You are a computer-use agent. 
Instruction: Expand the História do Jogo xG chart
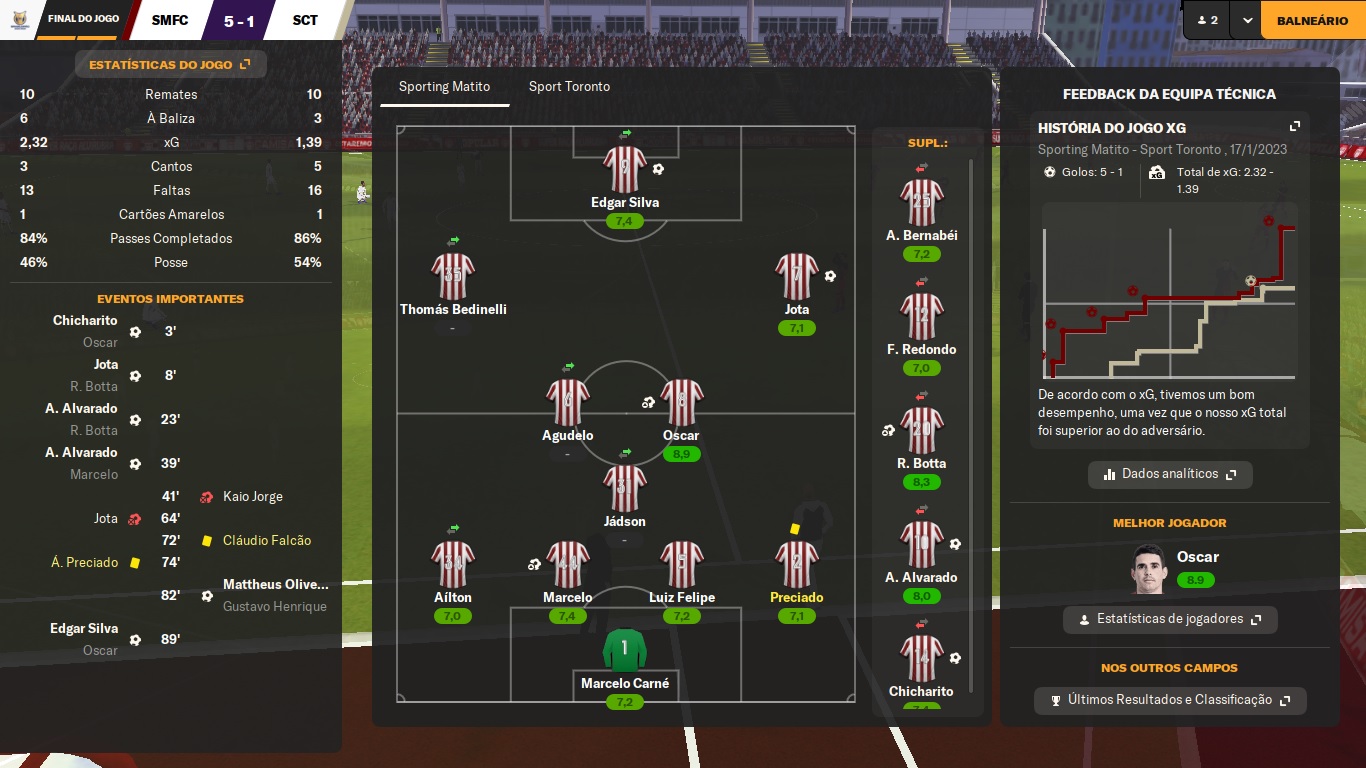pyautogui.click(x=1295, y=127)
